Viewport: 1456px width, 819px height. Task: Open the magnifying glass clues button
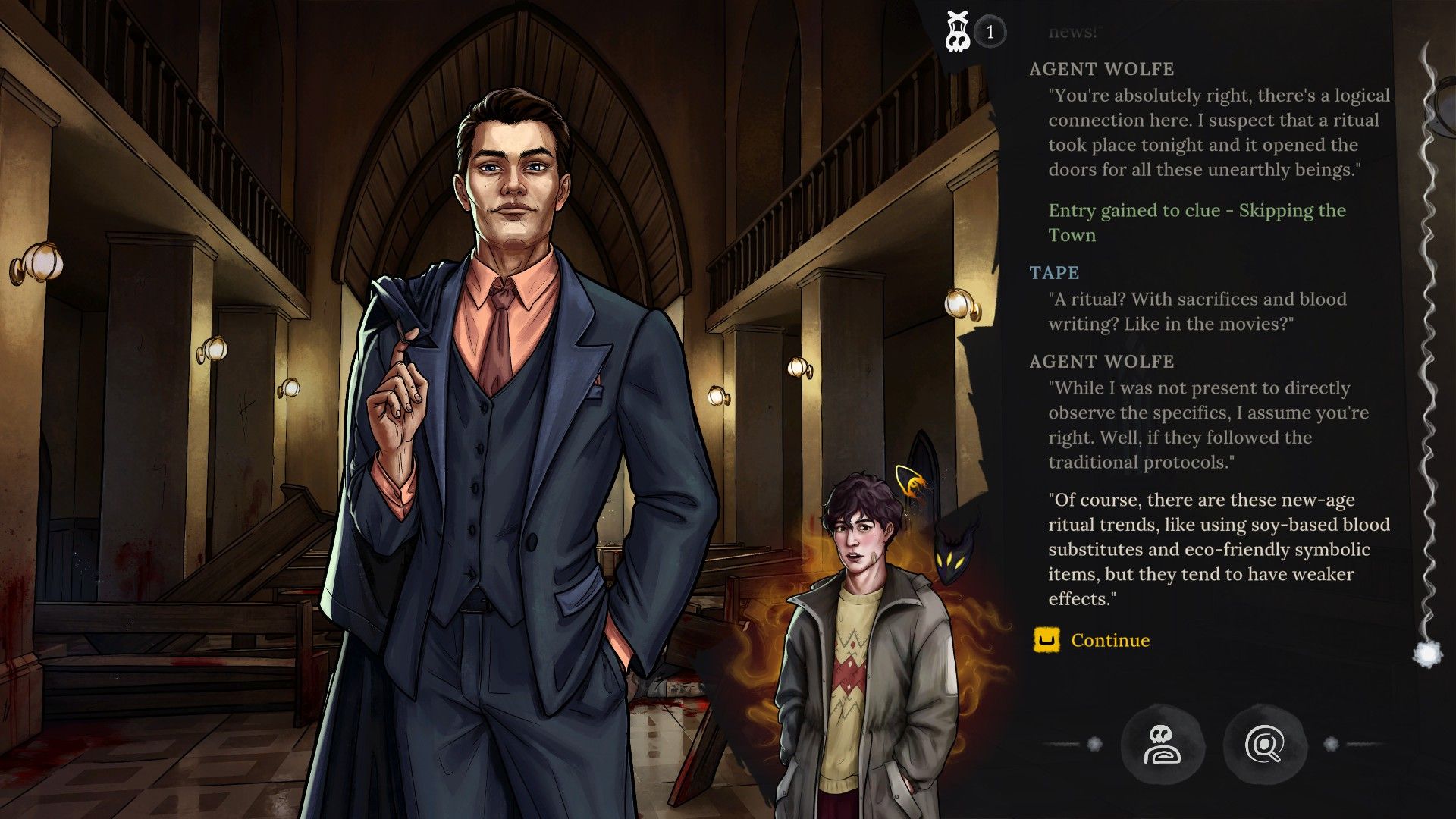(1264, 745)
